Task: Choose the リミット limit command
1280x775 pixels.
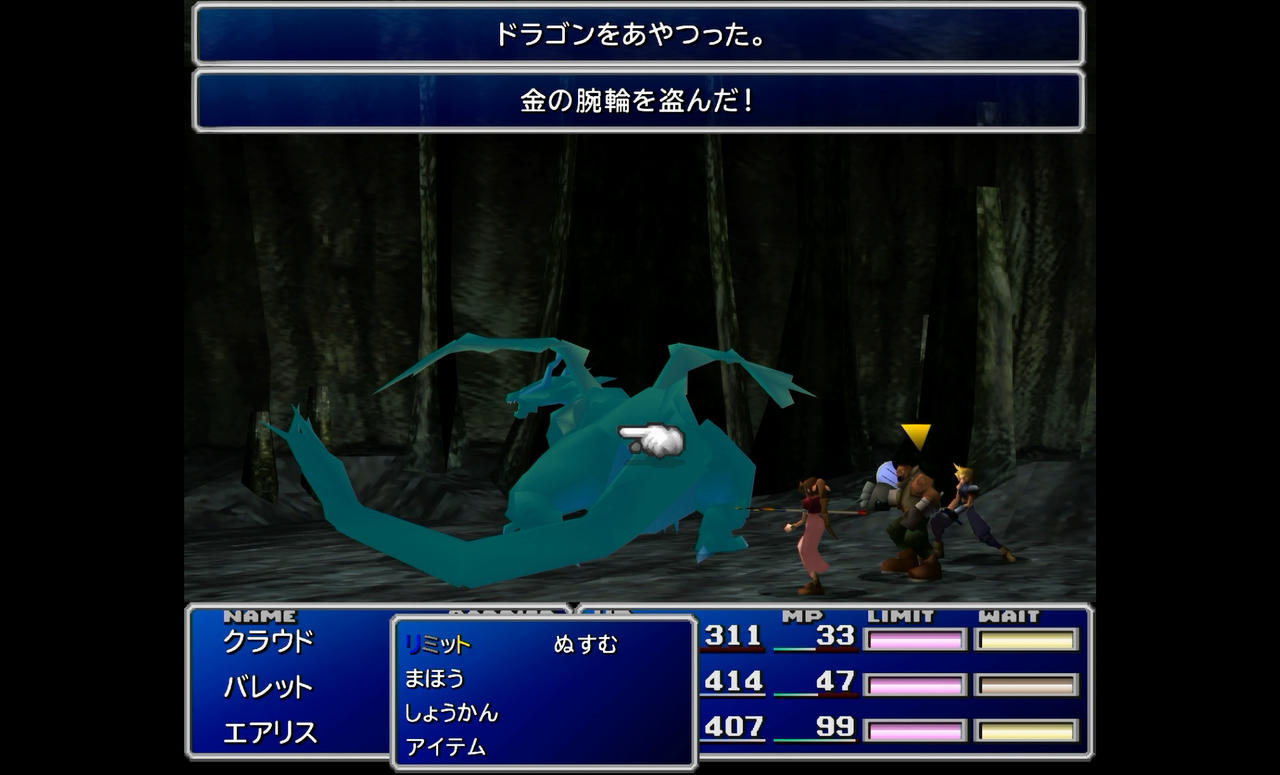Action: pyautogui.click(x=437, y=645)
